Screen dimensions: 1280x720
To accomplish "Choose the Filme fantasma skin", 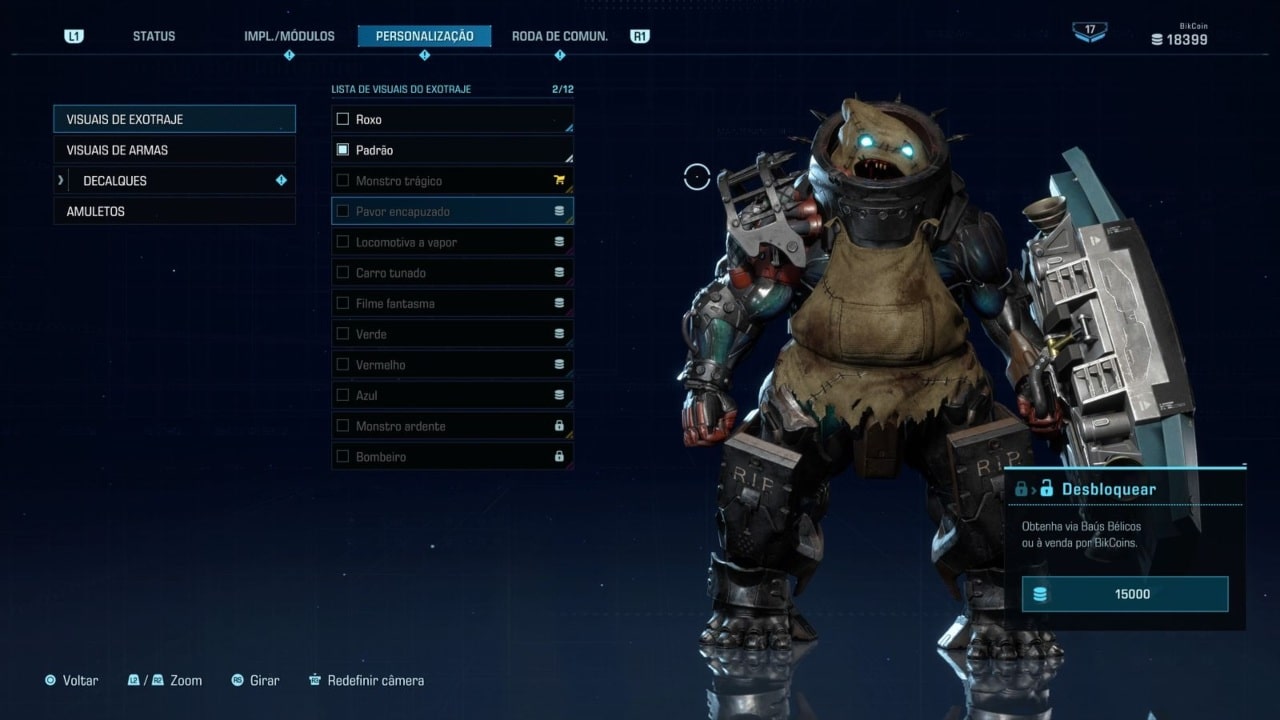I will pyautogui.click(x=452, y=303).
